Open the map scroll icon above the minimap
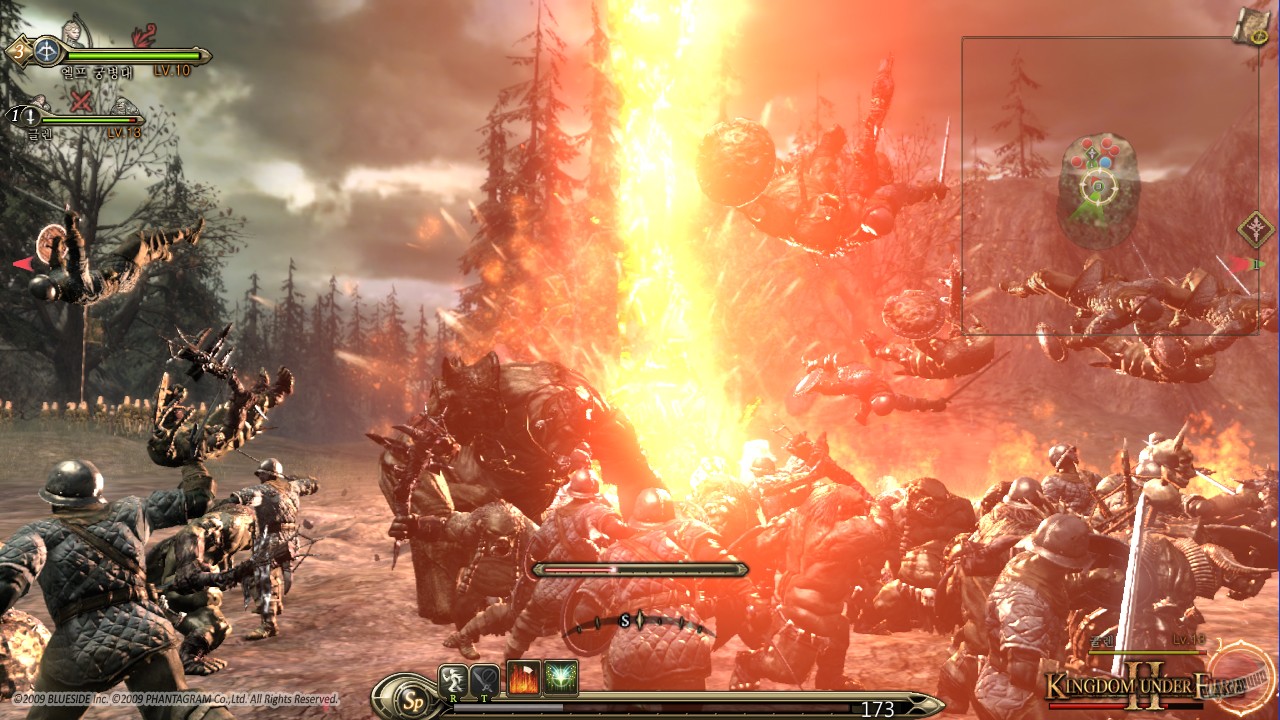This screenshot has height=720, width=1280. 1251,25
